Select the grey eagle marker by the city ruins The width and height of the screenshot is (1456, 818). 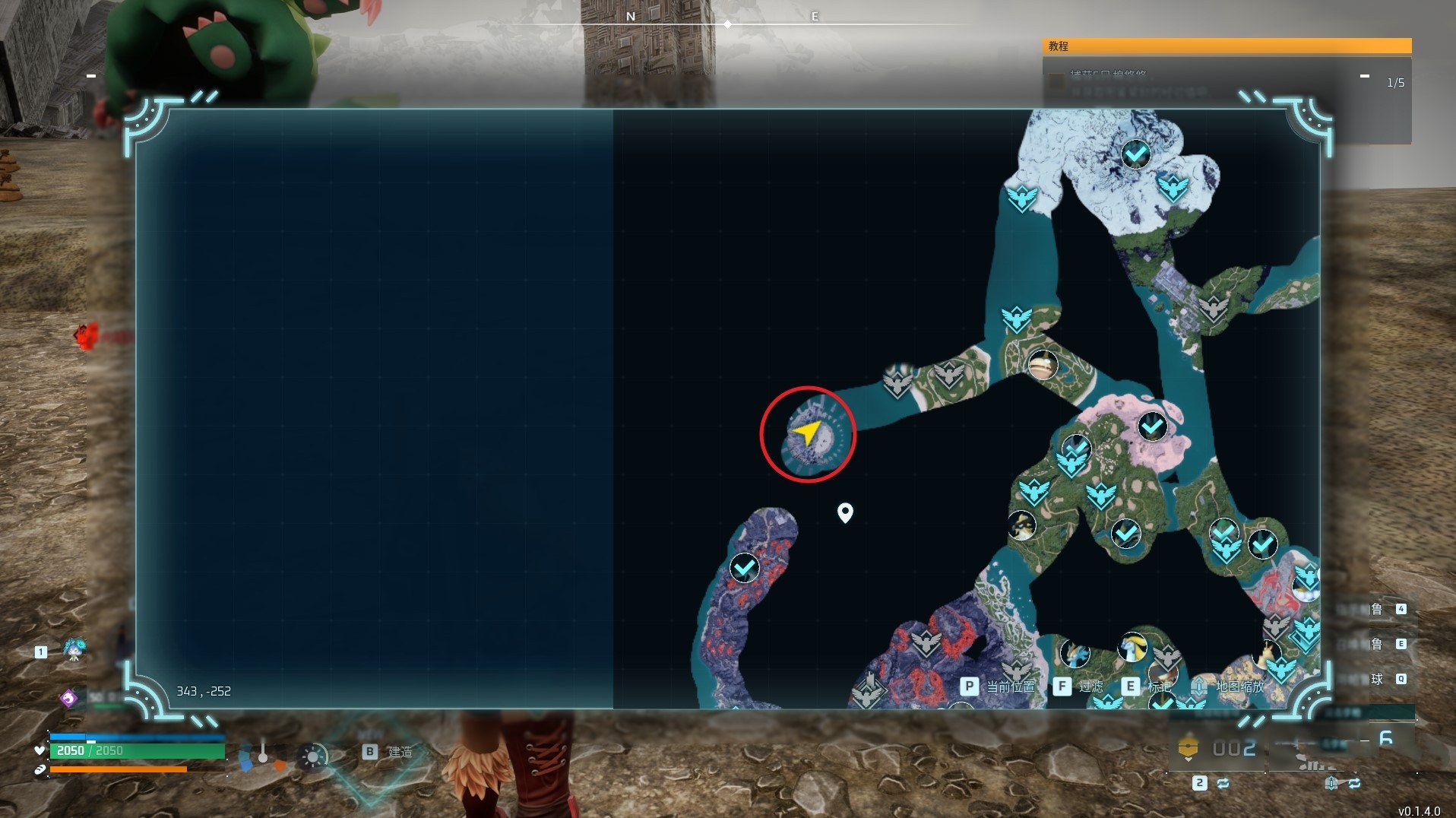coord(1213,308)
